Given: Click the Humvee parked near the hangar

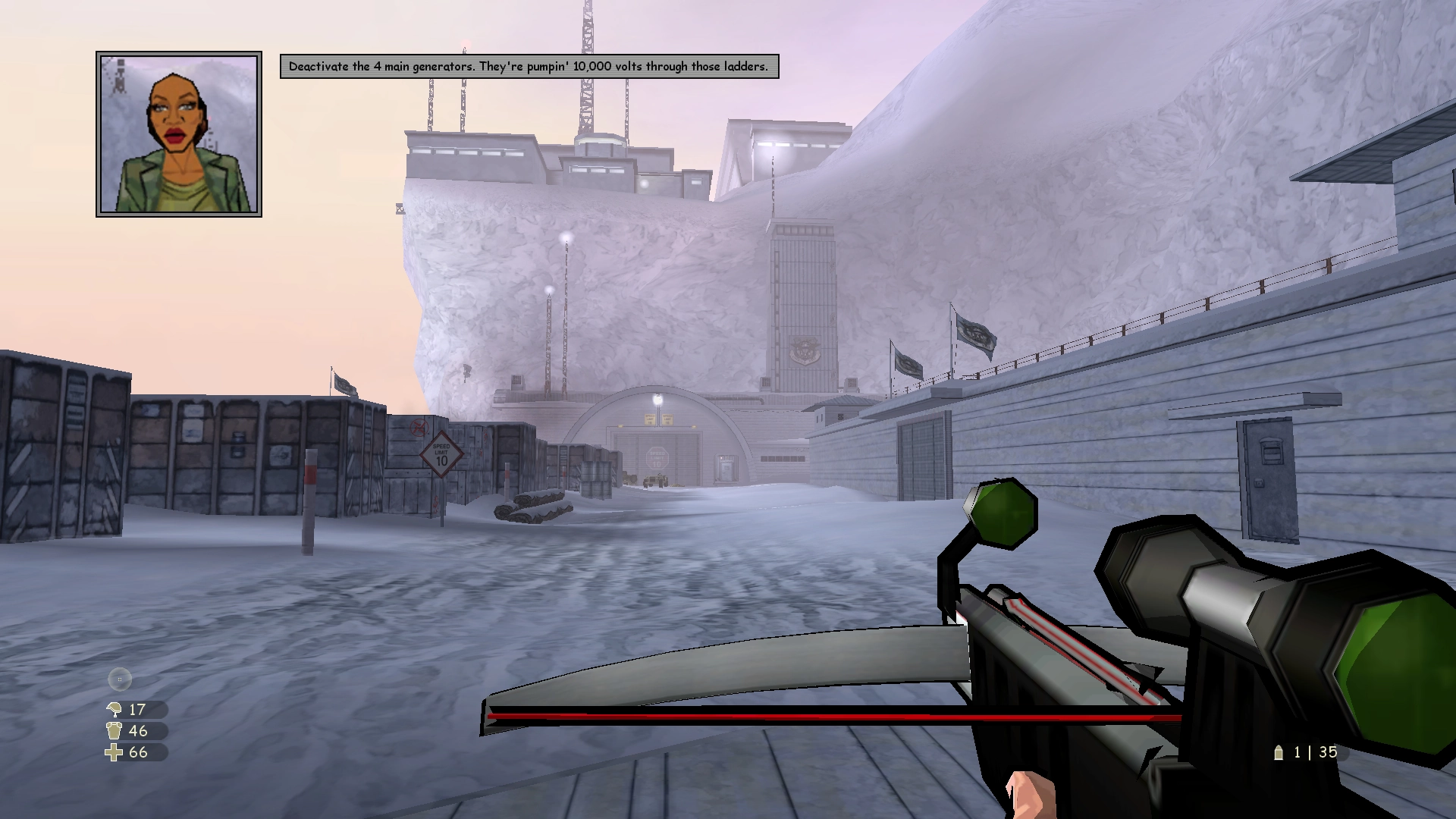Looking at the screenshot, I should click(655, 480).
